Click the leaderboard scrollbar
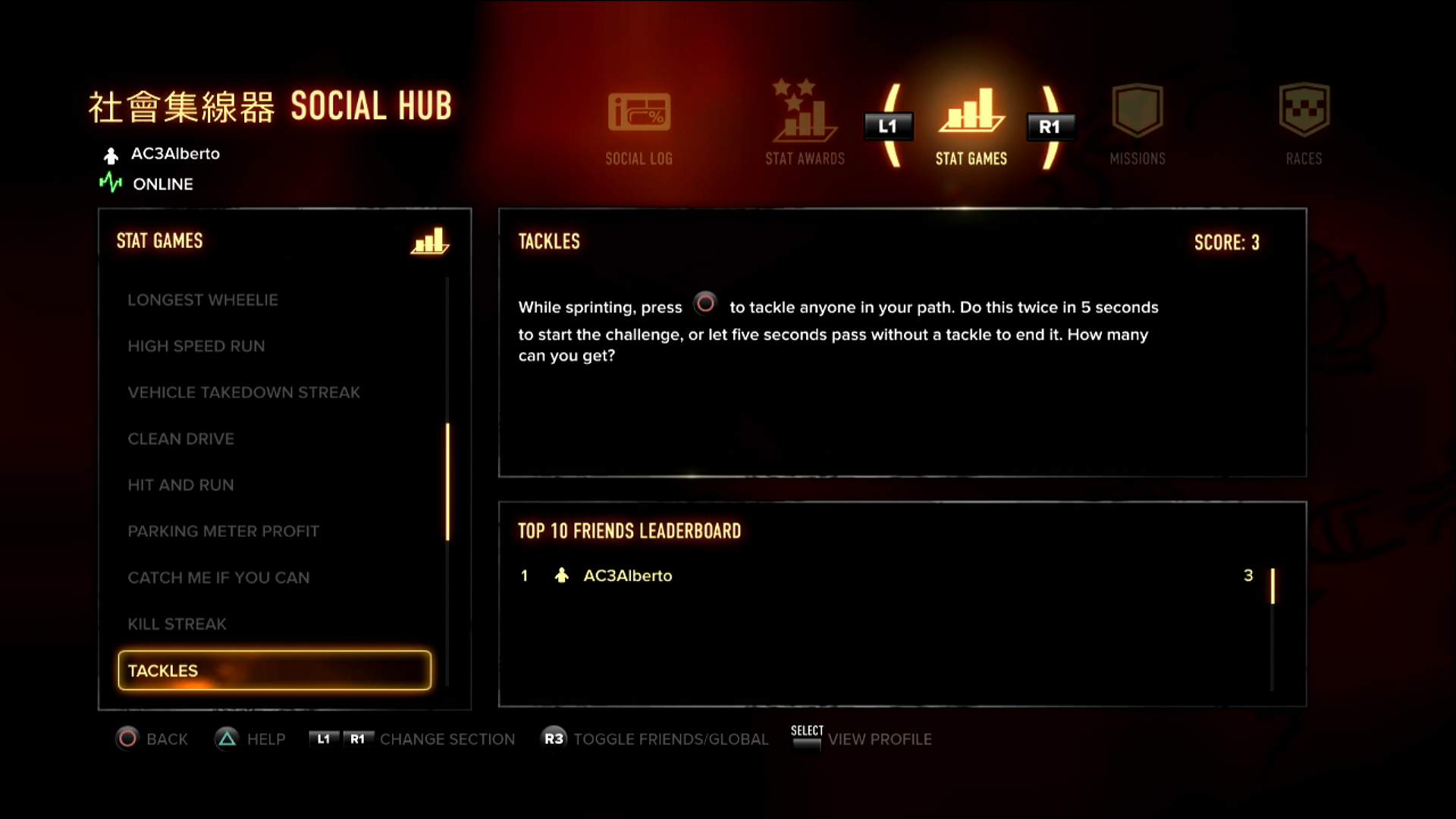 click(1272, 586)
